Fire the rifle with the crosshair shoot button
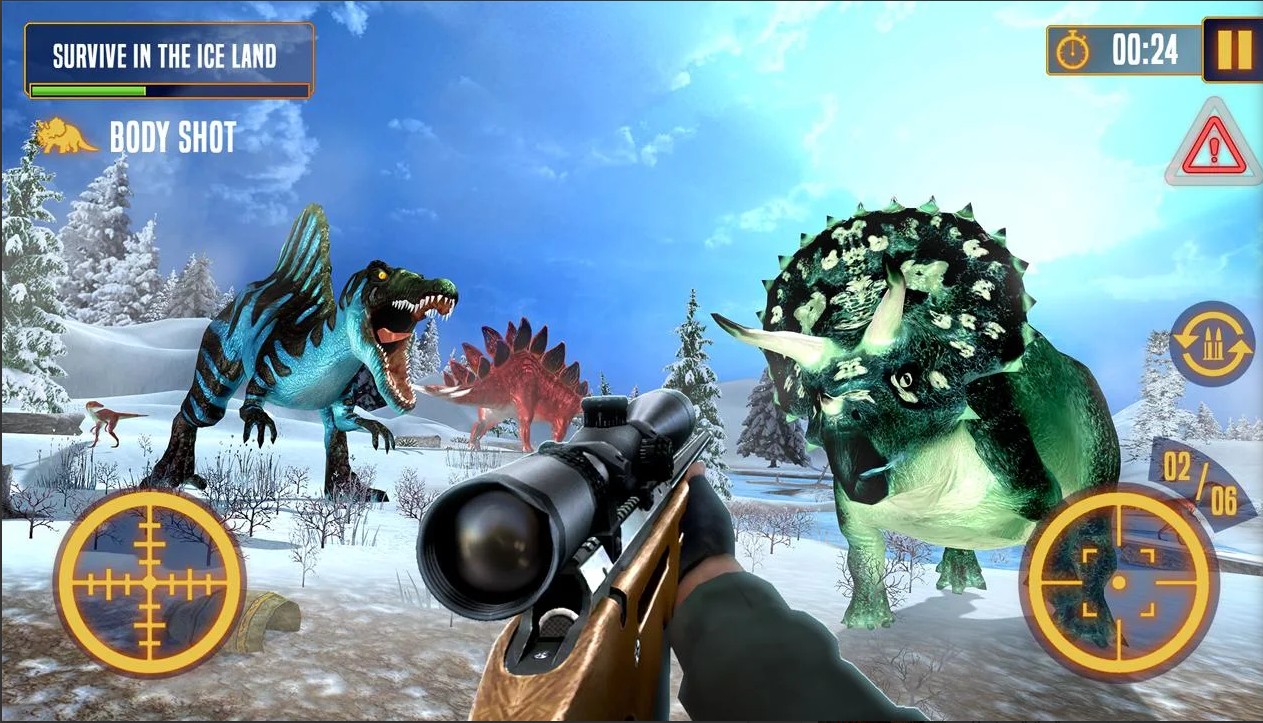This screenshot has width=1263, height=723. click(1118, 582)
